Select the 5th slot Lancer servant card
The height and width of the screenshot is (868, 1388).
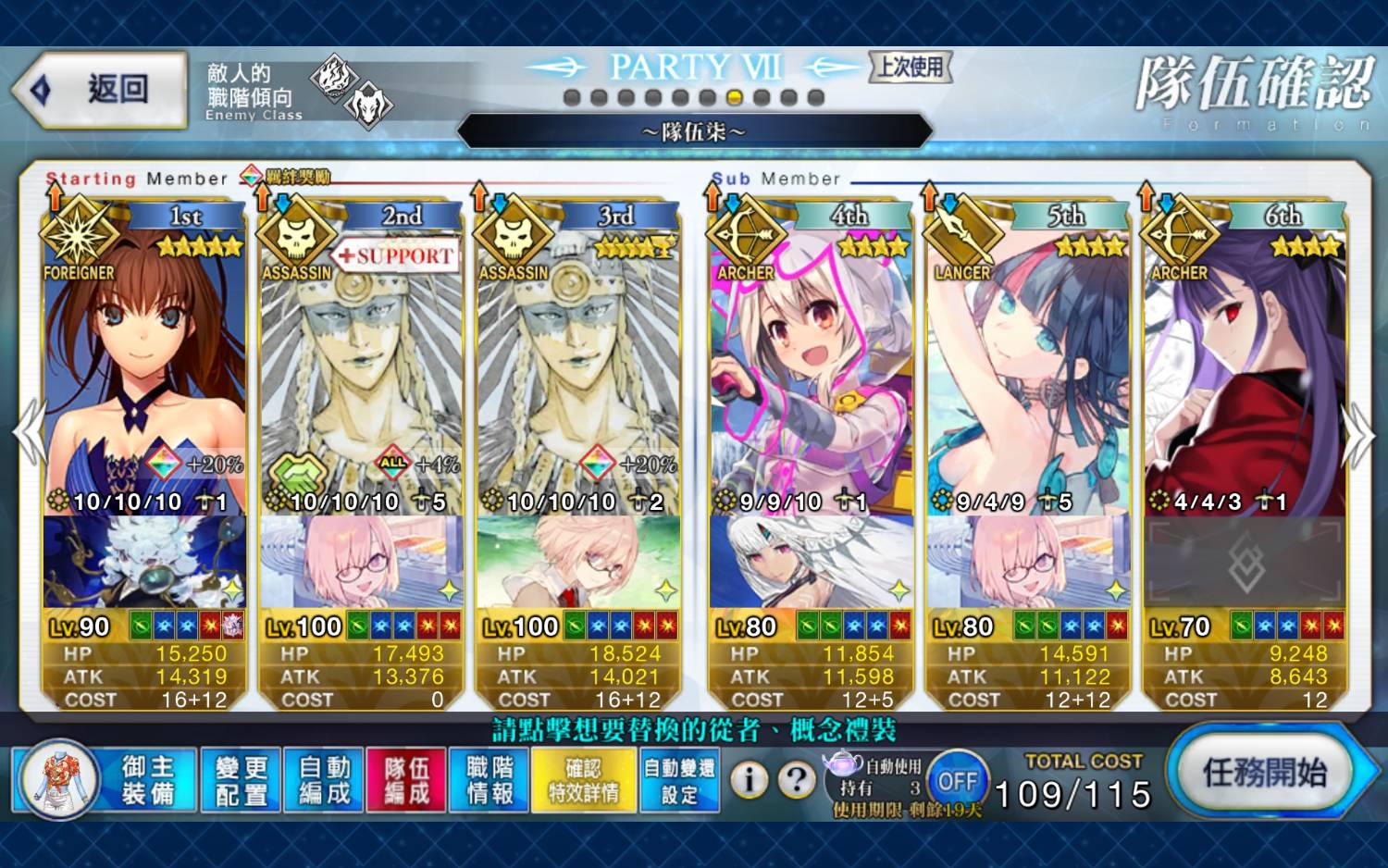click(x=1027, y=370)
